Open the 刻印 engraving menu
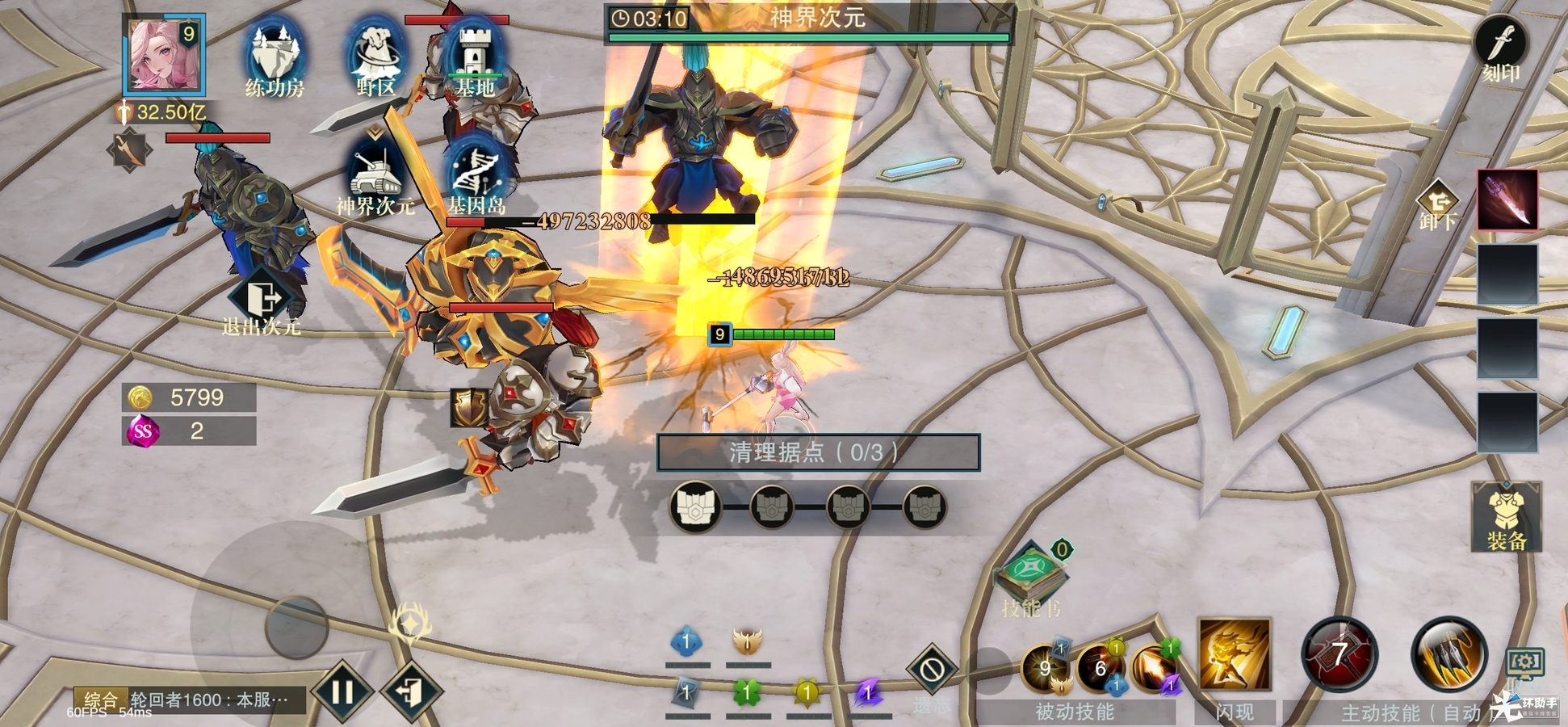The height and width of the screenshot is (727, 1568). (1501, 48)
